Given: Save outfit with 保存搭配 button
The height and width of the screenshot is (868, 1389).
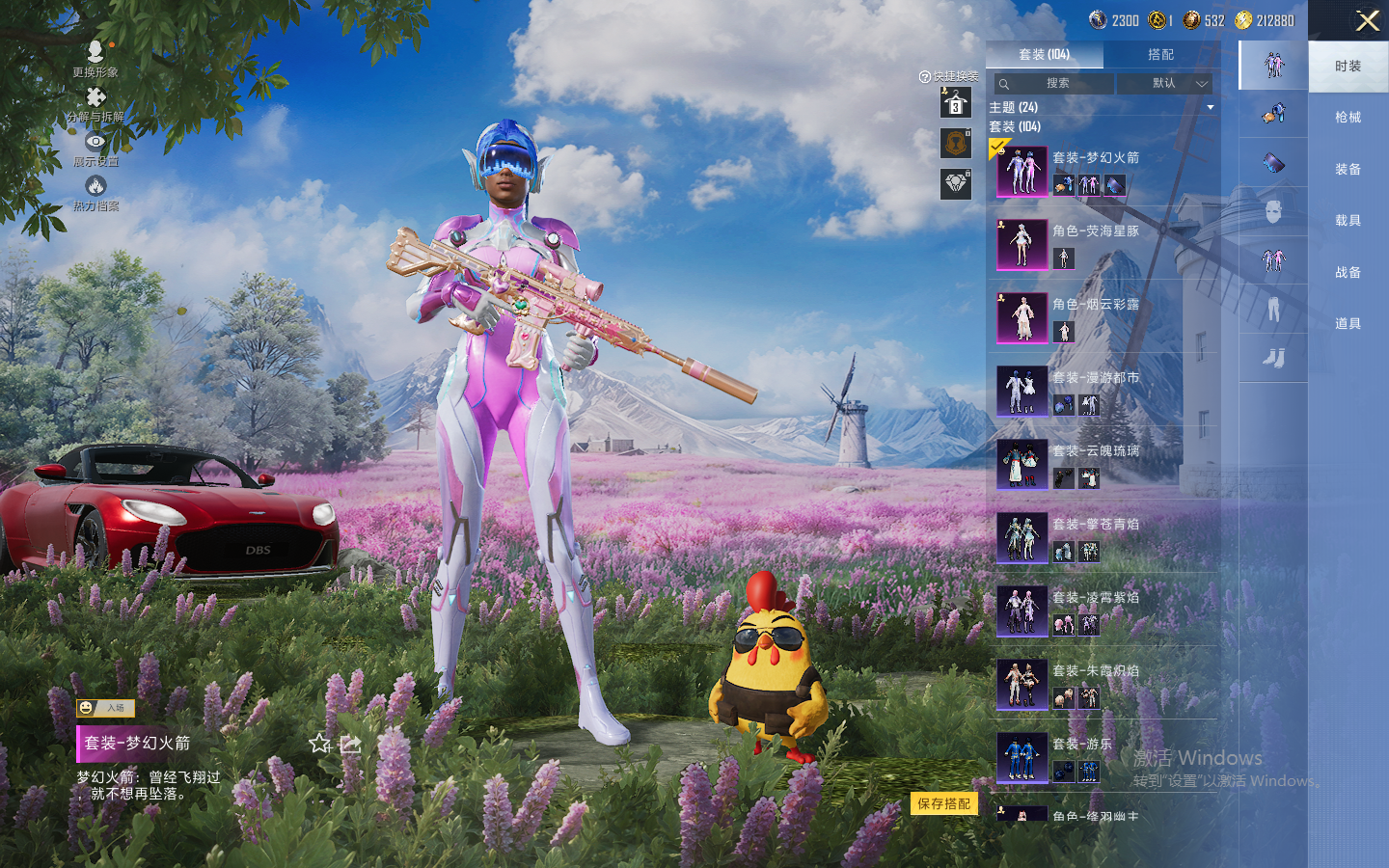Looking at the screenshot, I should pos(943,804).
